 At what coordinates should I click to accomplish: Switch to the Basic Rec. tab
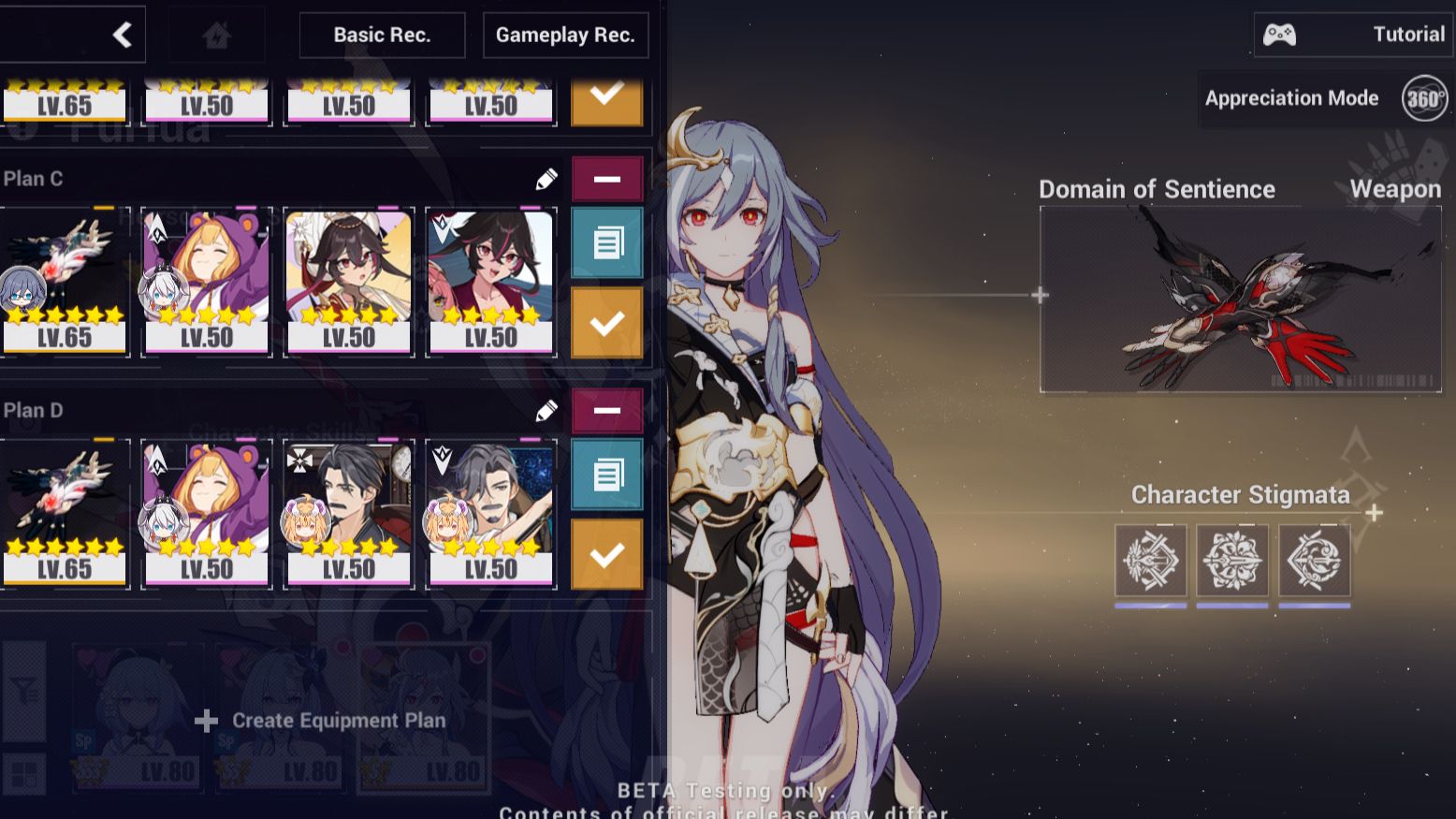tap(382, 35)
